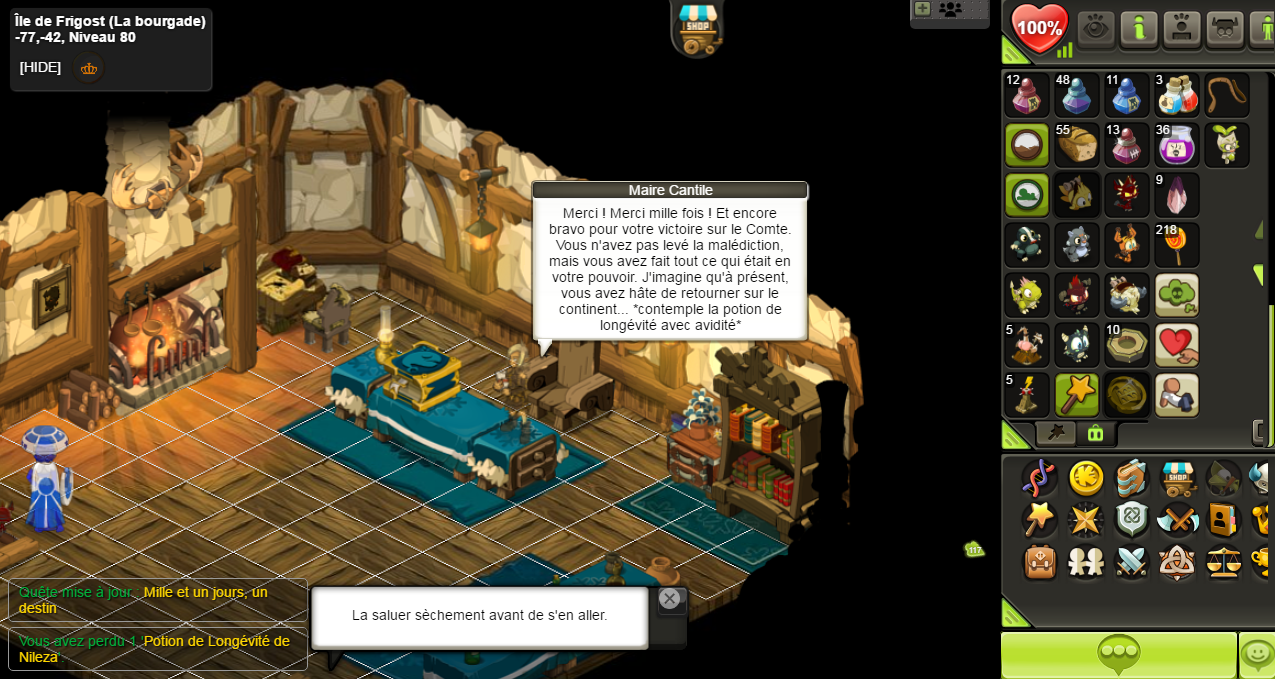Toggle the eye view button in top bar

1096,28
